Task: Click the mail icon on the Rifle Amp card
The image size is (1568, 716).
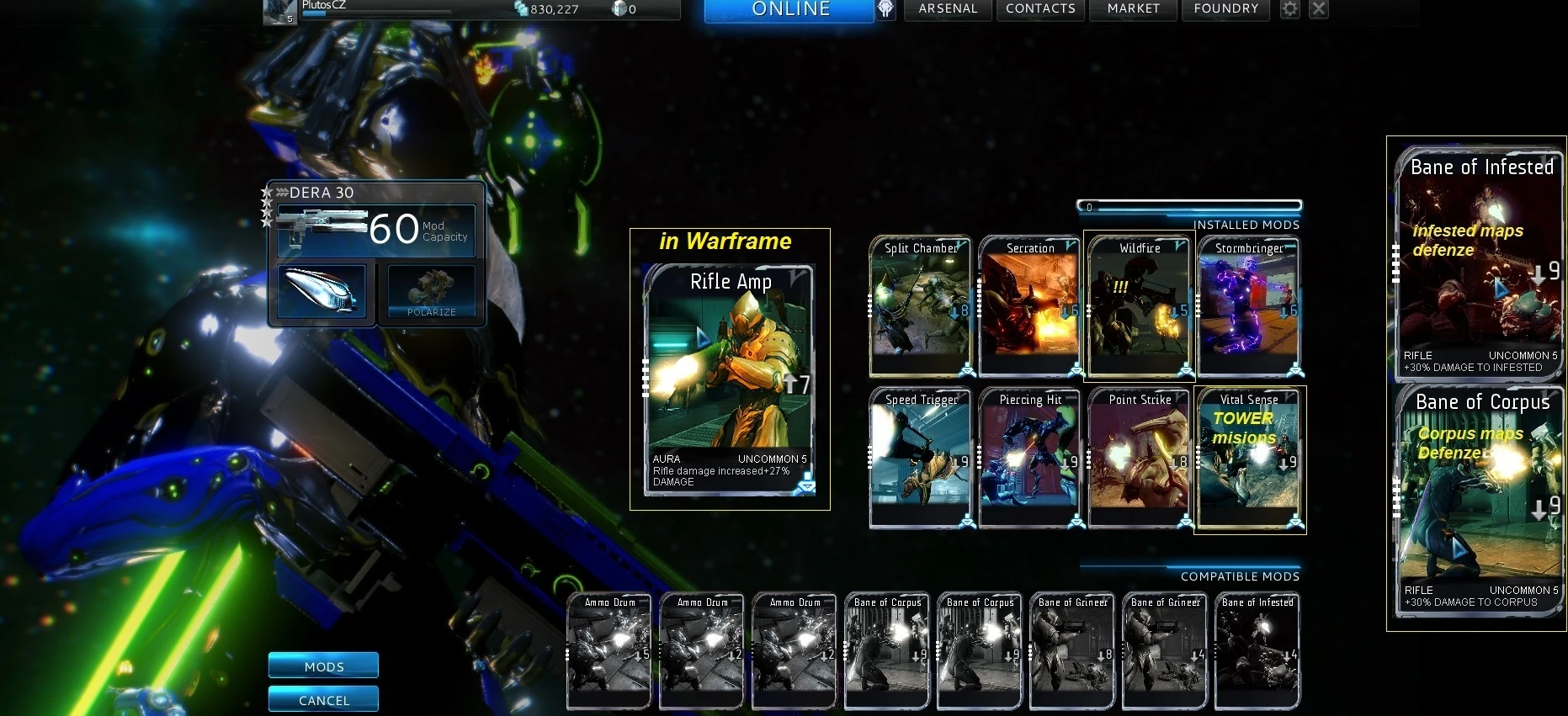Action: click(808, 484)
